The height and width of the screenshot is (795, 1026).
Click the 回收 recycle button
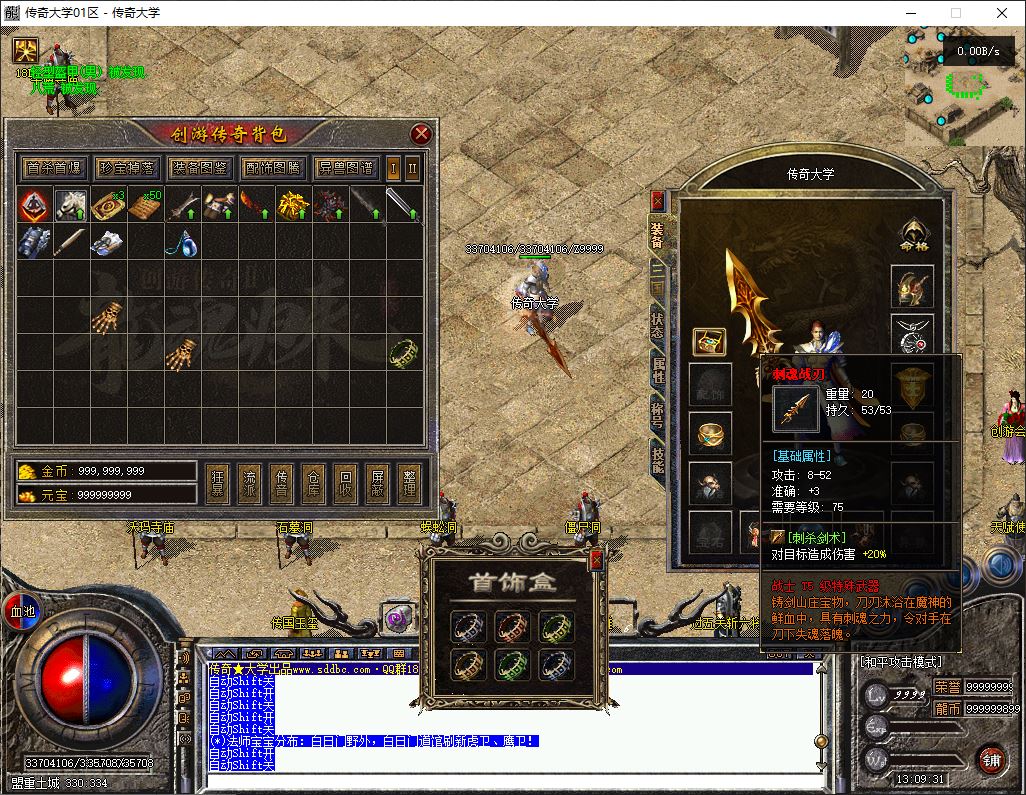[x=346, y=483]
